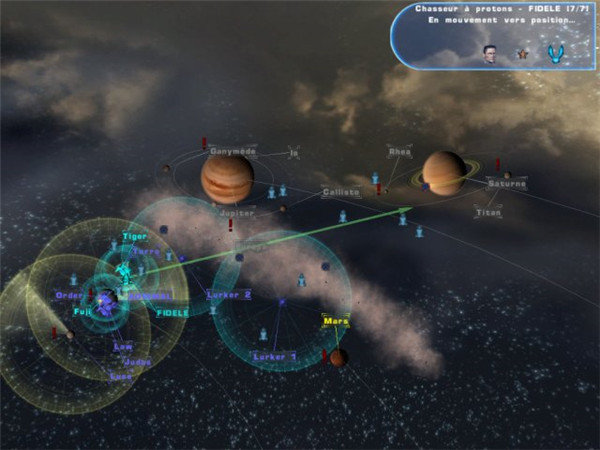Image resolution: width=600 pixels, height=450 pixels.
Task: Select the FIDELE ship label
Action: point(173,312)
